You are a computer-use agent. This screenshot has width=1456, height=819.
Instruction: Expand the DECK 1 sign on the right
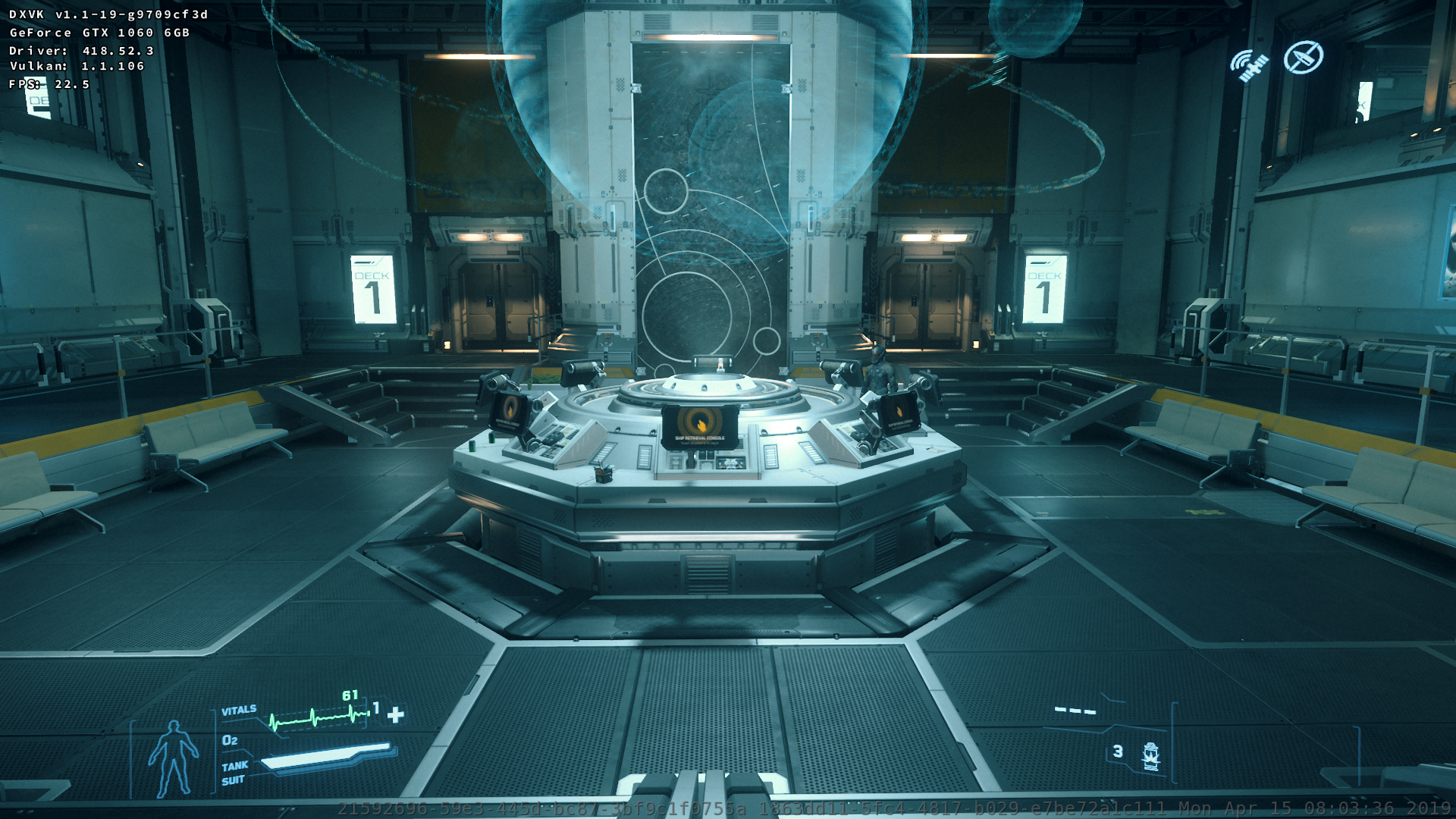[x=1046, y=288]
